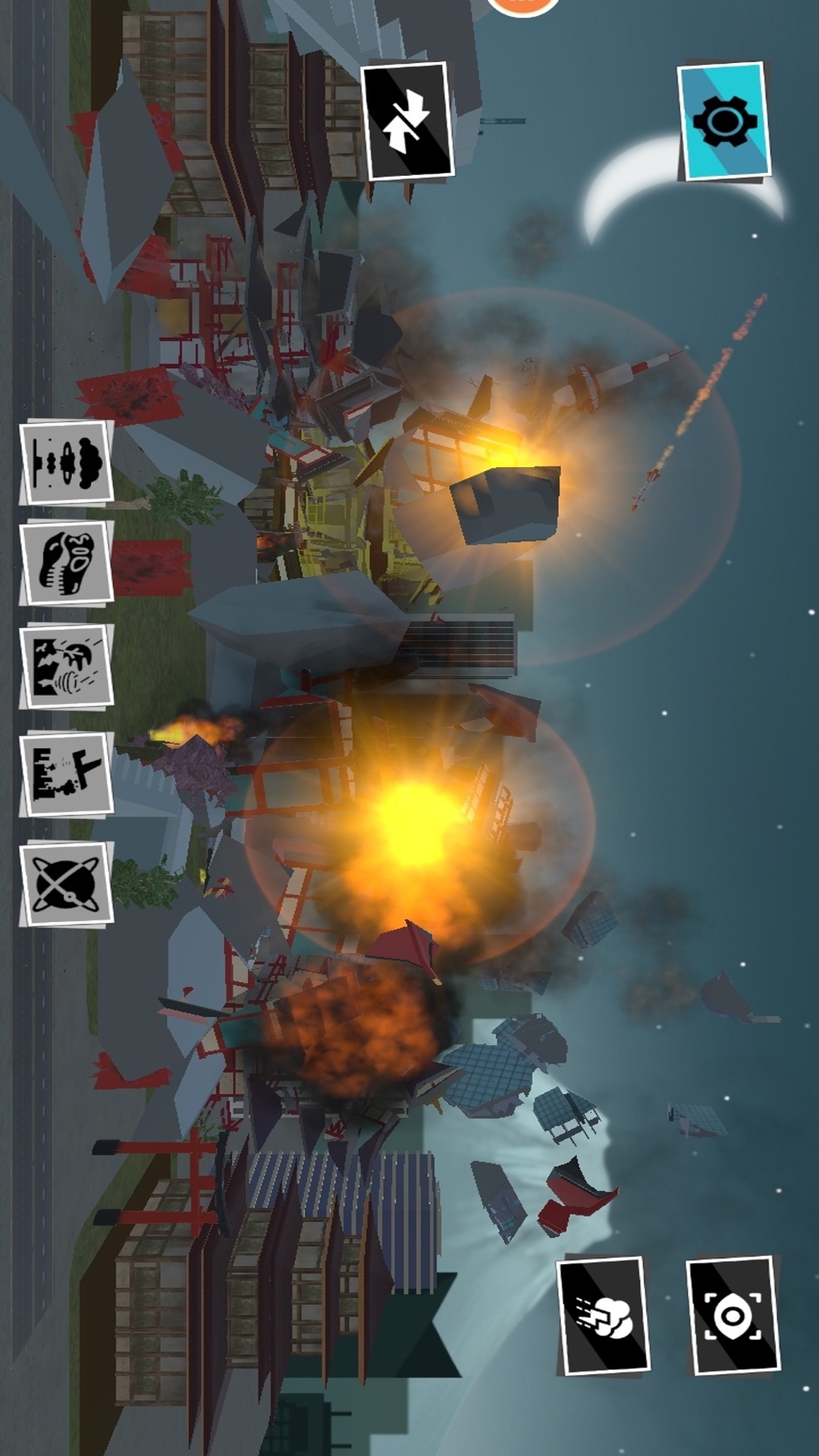
Task: Tap the card with two opposing arrows
Action: pos(407,121)
